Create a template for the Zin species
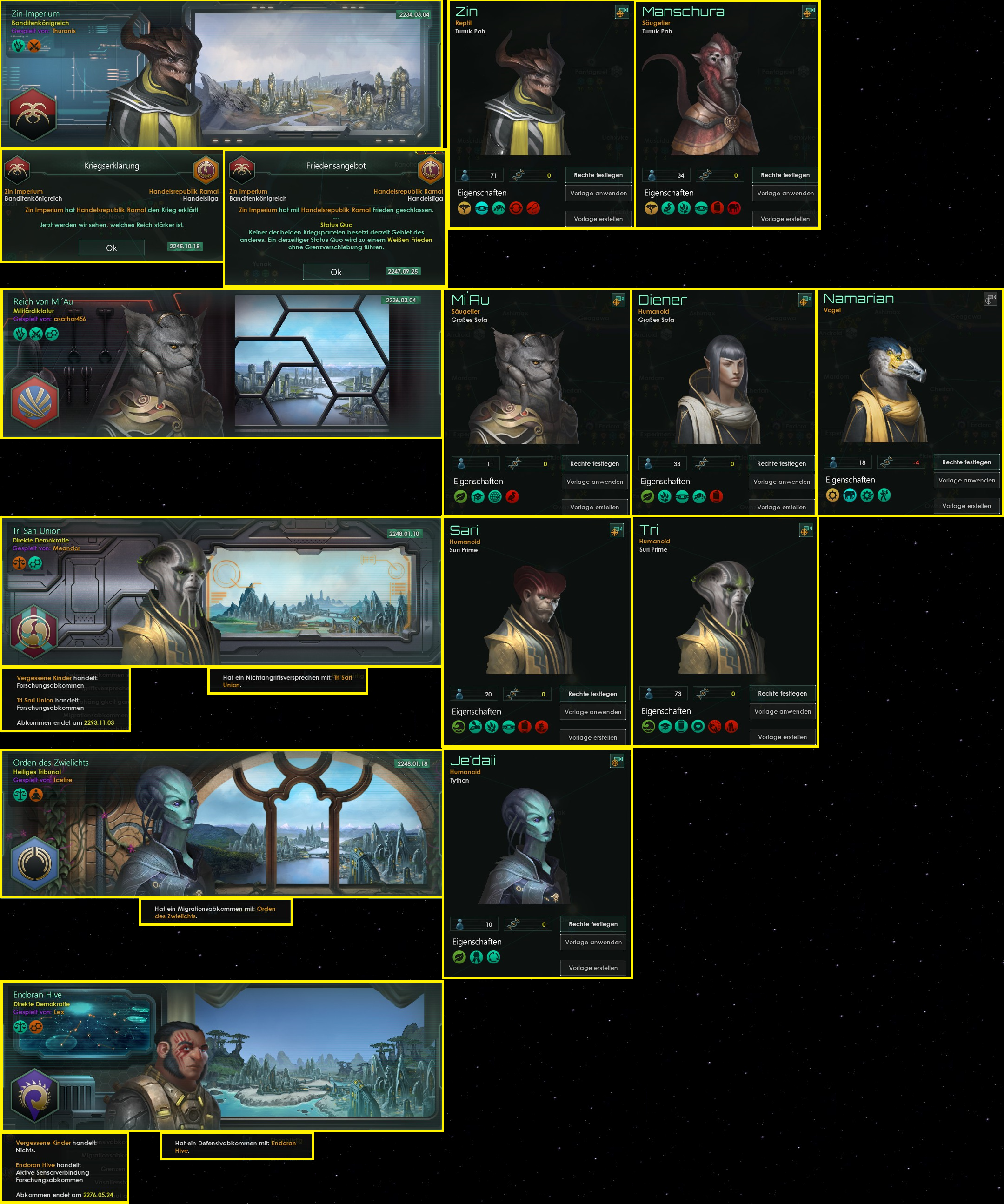The height and width of the screenshot is (1204, 1004). pos(598,219)
